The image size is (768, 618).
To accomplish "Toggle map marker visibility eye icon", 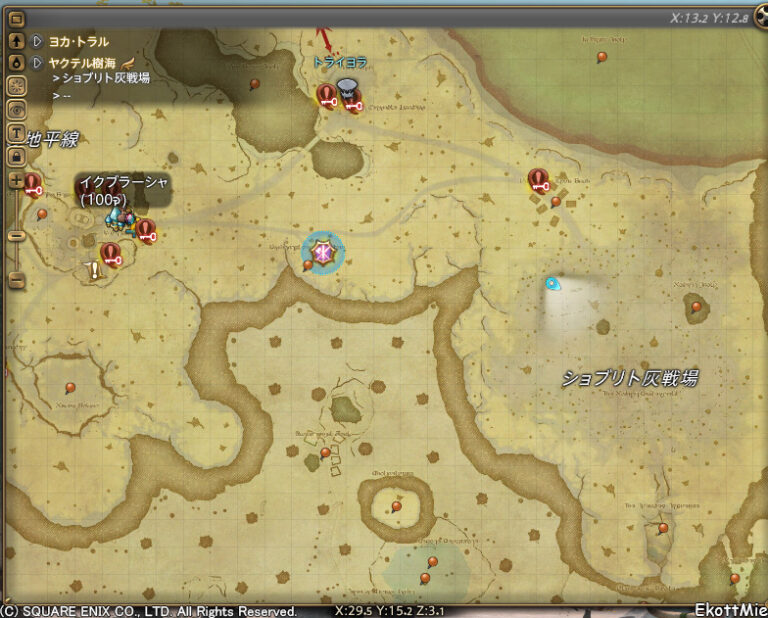I will click(x=16, y=109).
